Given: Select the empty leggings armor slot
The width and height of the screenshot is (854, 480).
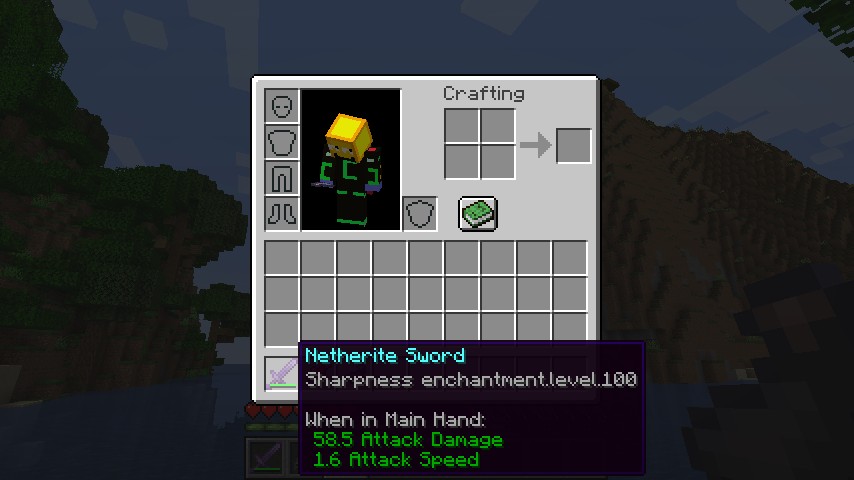Looking at the screenshot, I should tap(282, 177).
